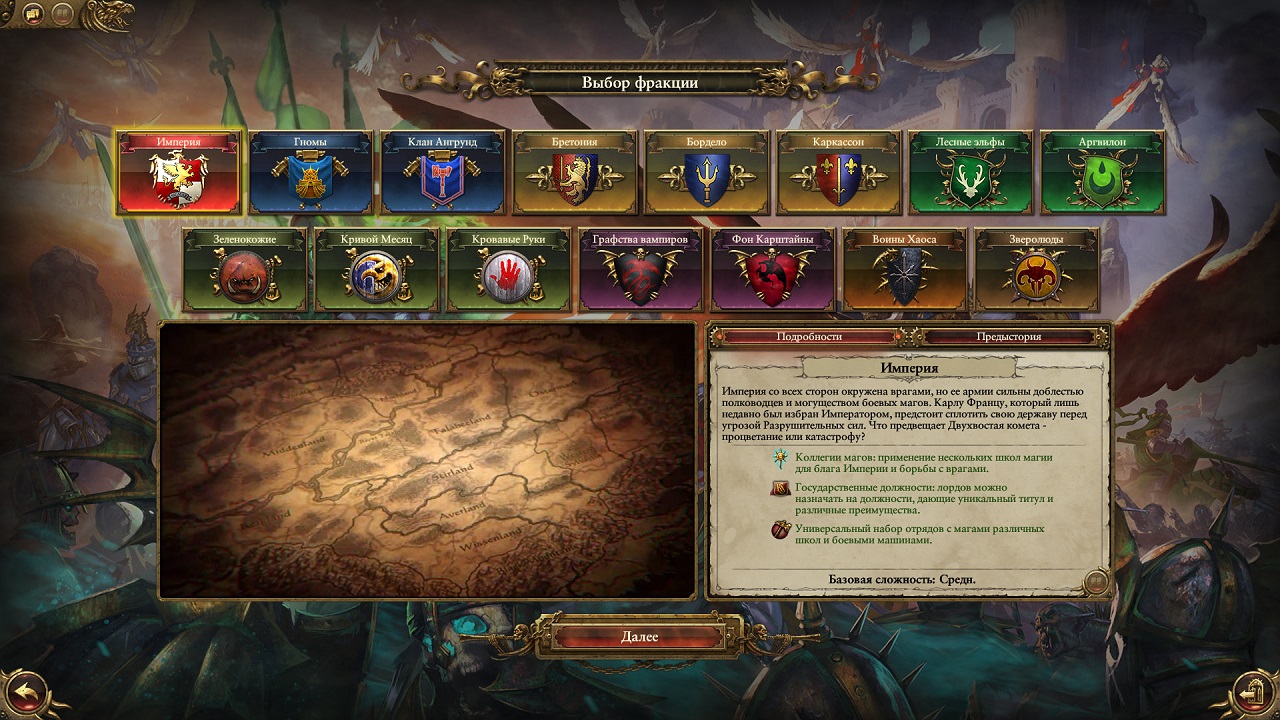1280x720 pixels.
Task: Pick the Кровавые Руки faction
Action: pyautogui.click(x=509, y=269)
